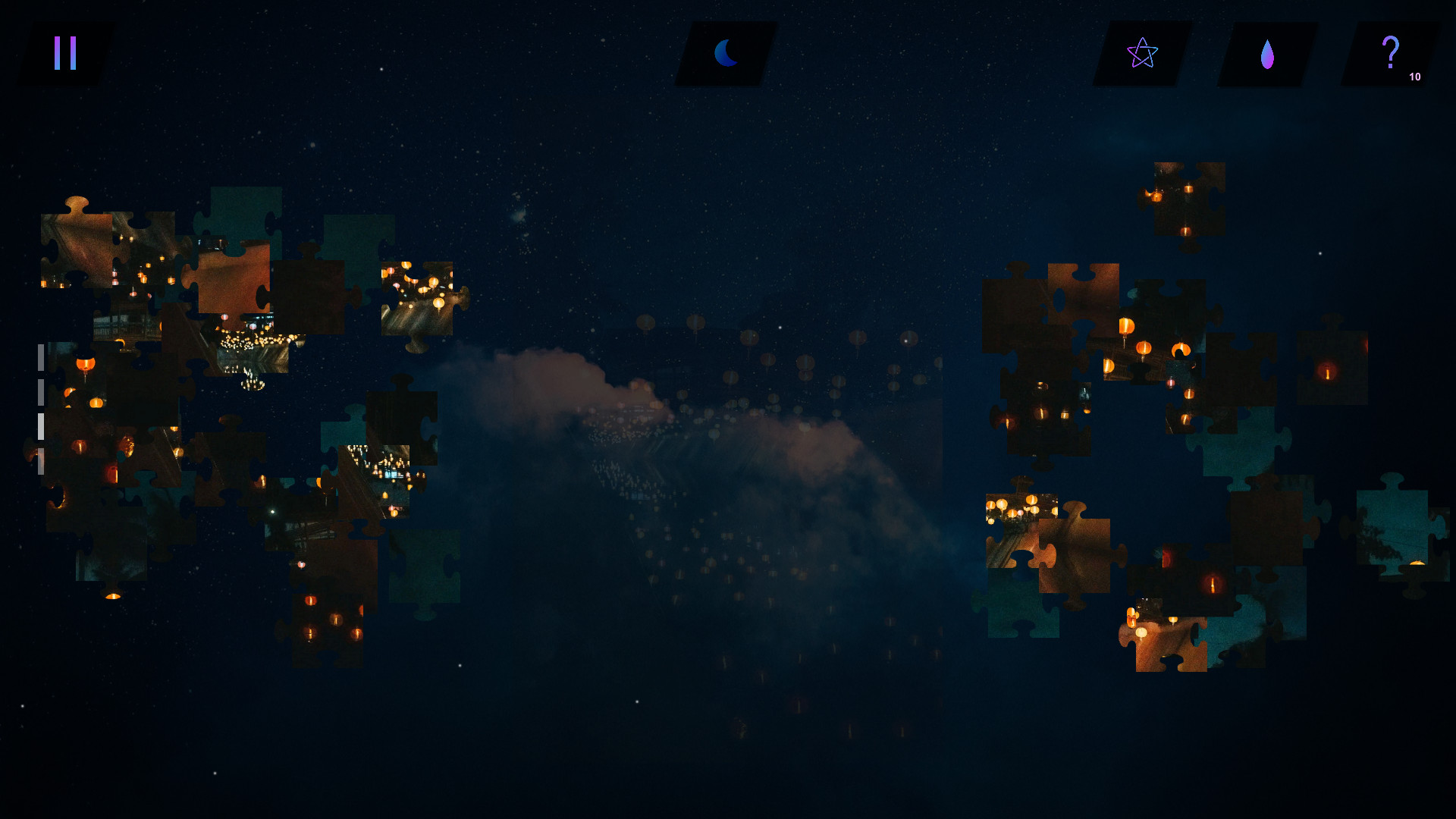This screenshot has height=819, width=1456.
Task: Select the moon icon at top center
Action: [726, 52]
